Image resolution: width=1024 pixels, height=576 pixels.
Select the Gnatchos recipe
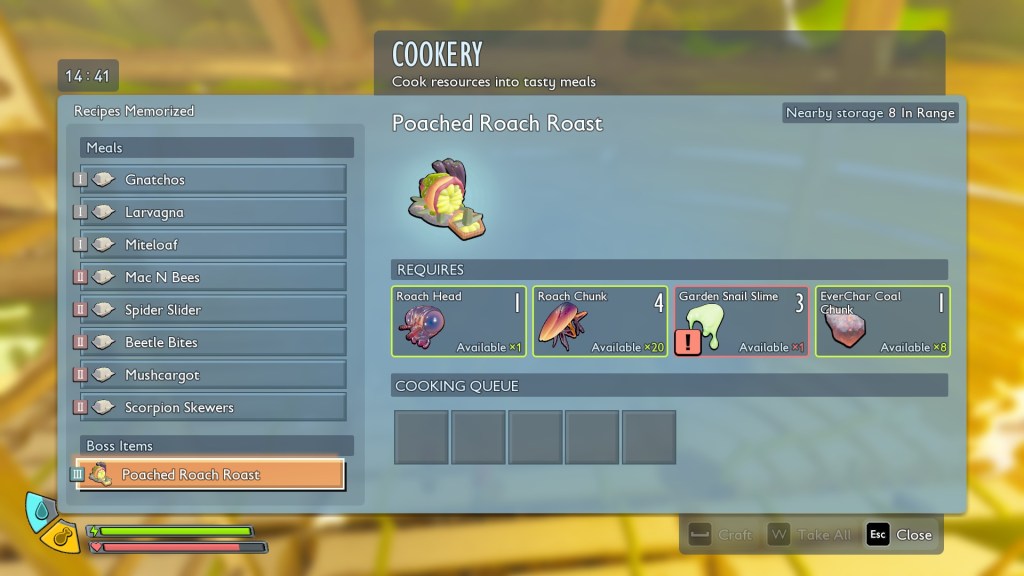[213, 180]
